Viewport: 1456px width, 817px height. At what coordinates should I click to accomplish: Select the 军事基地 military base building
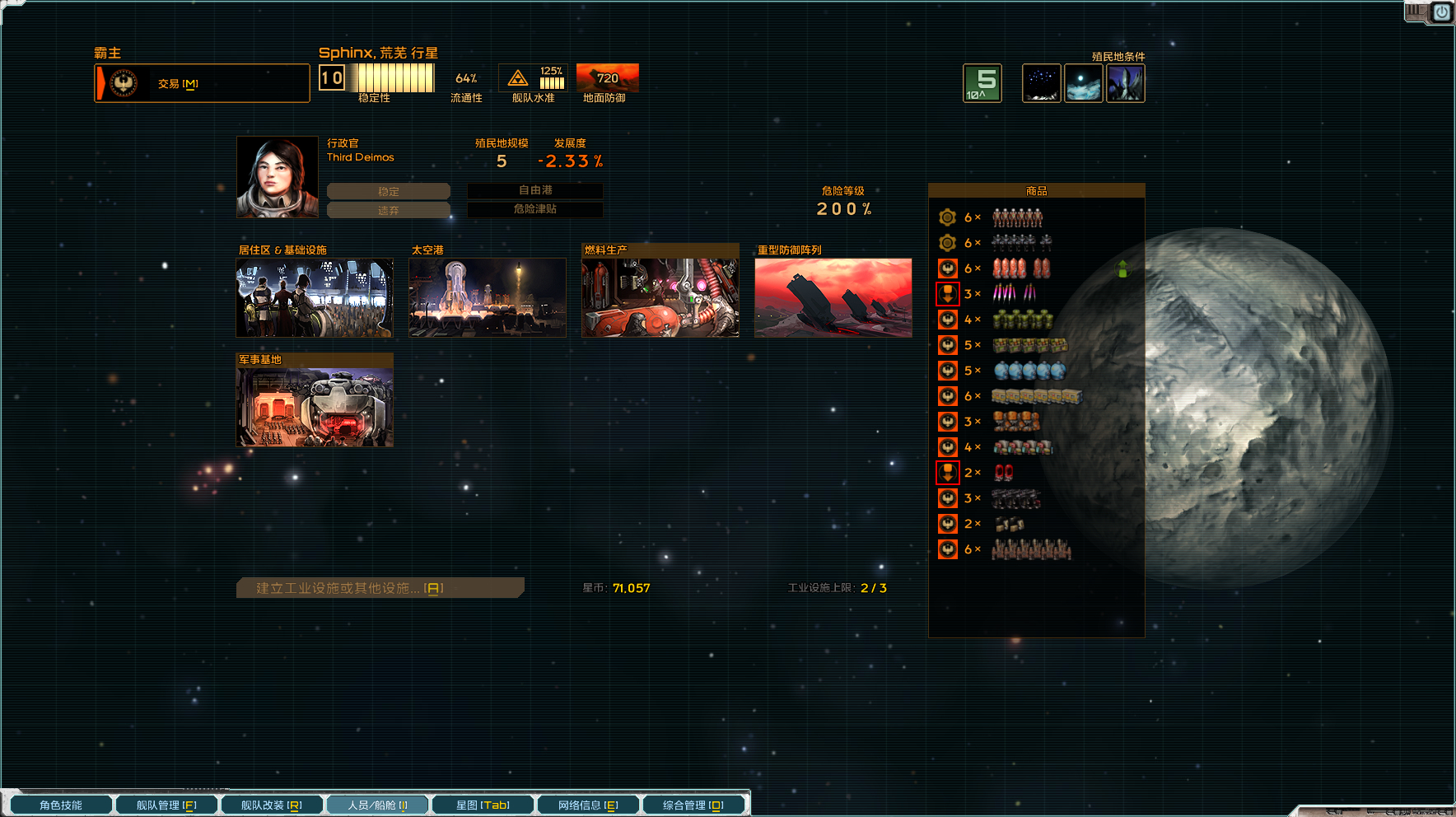[x=315, y=407]
